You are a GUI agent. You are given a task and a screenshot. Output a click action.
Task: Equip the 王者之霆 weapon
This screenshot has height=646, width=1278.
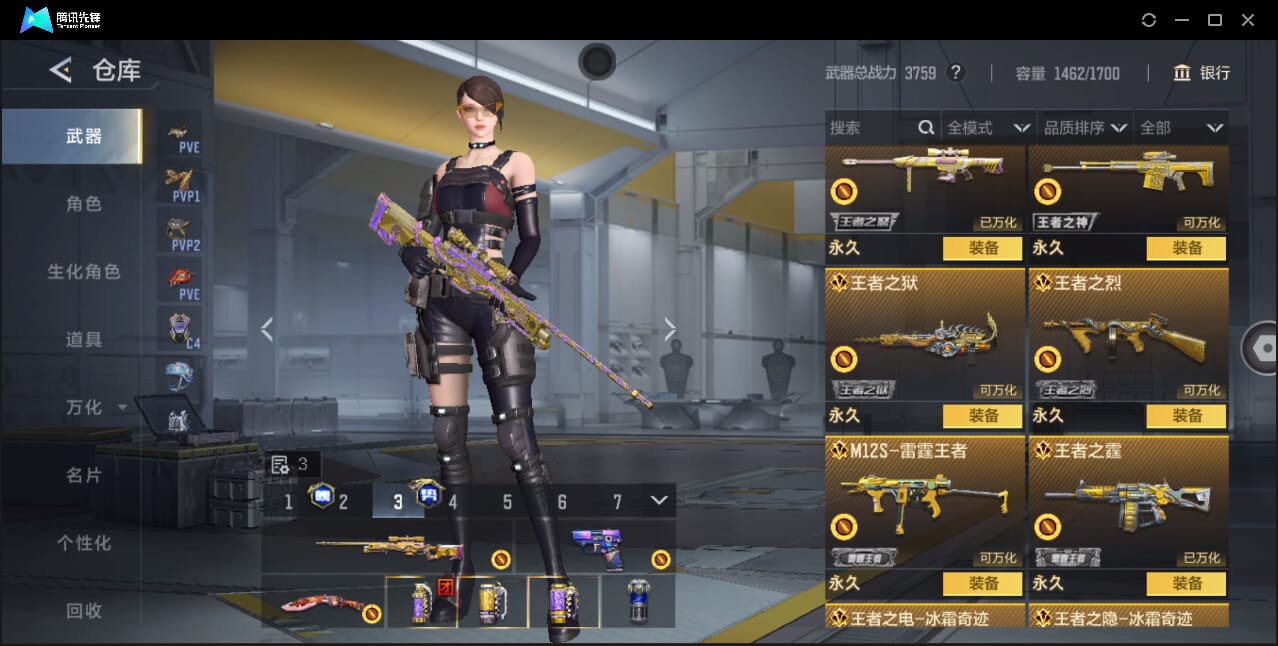[x=1186, y=583]
